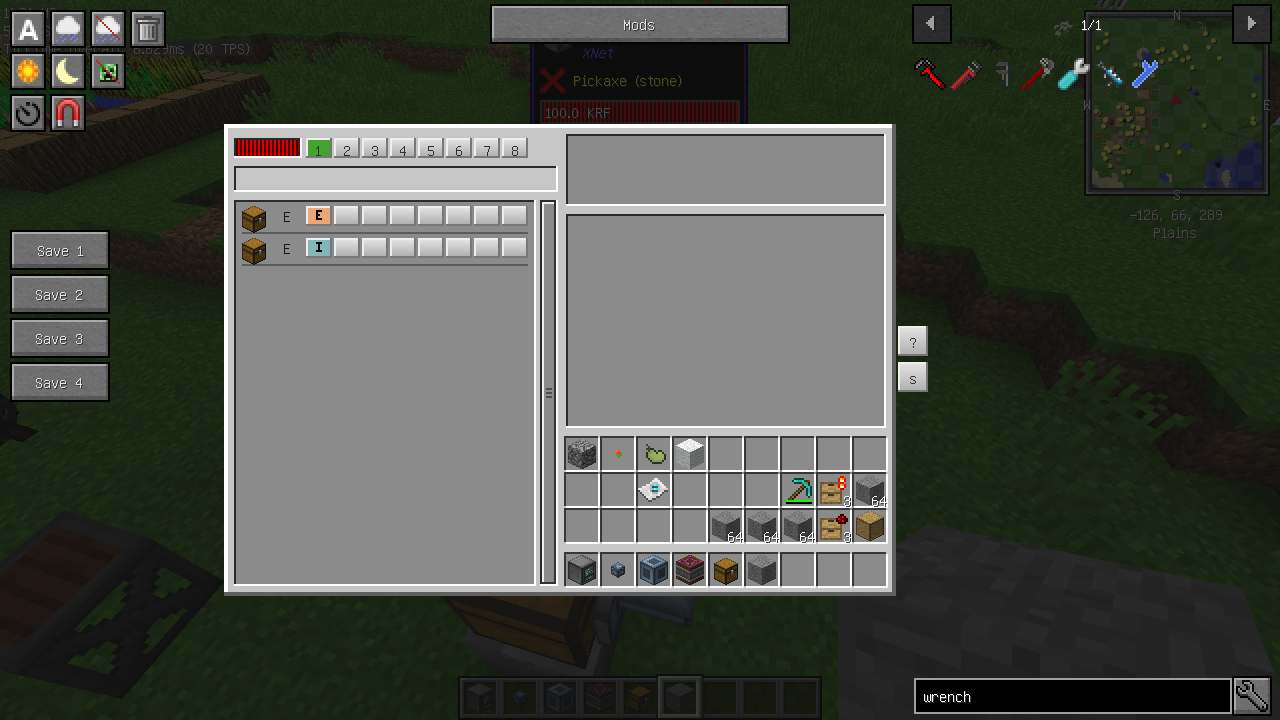Toggle hostile mob spawning via the crossed creeper
1280x720 pixels.
tap(107, 71)
